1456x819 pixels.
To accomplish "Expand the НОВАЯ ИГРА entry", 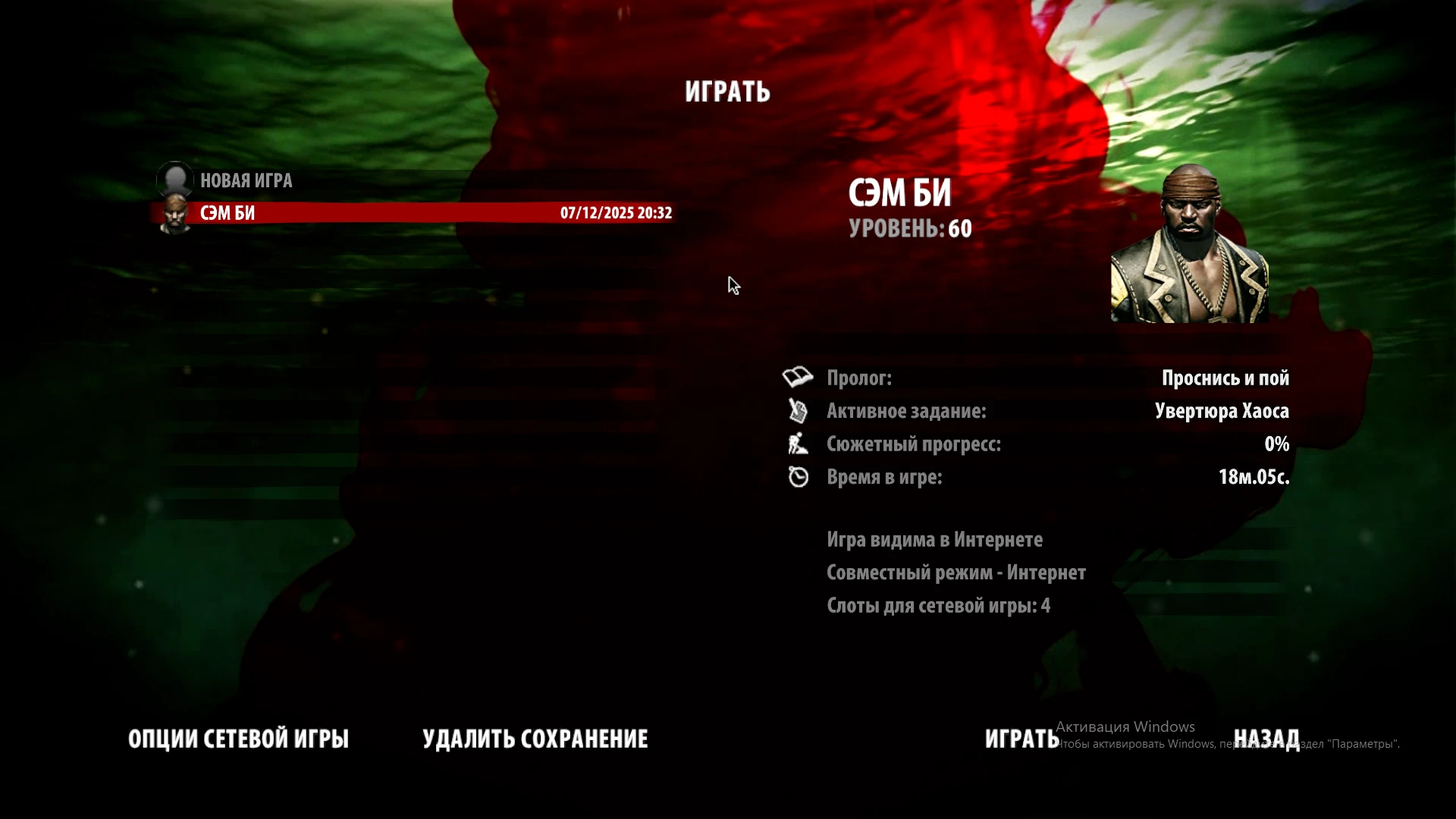I will point(245,180).
